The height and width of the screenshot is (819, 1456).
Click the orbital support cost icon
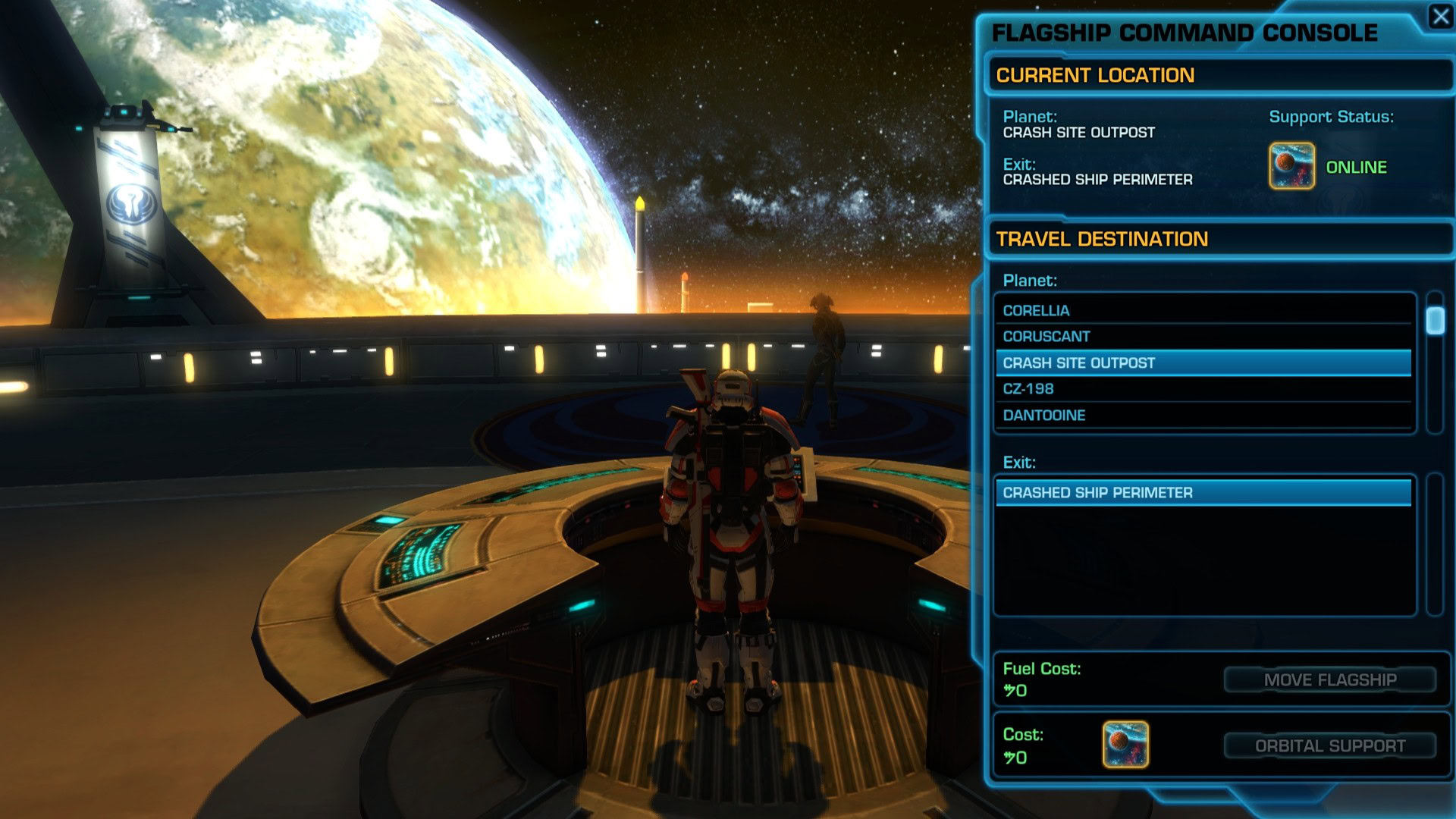[1125, 745]
